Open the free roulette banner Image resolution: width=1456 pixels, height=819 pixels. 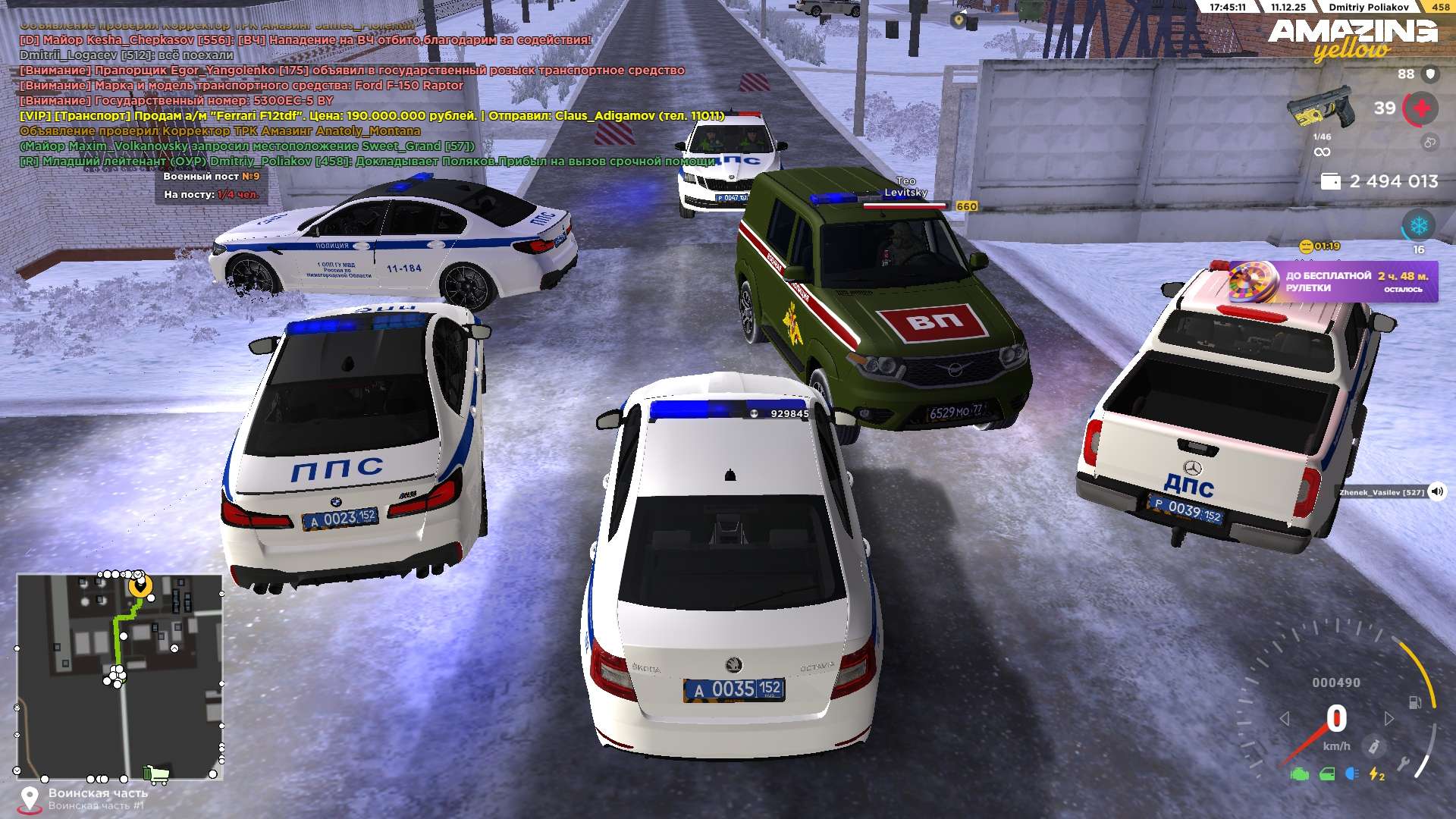pyautogui.click(x=1333, y=281)
